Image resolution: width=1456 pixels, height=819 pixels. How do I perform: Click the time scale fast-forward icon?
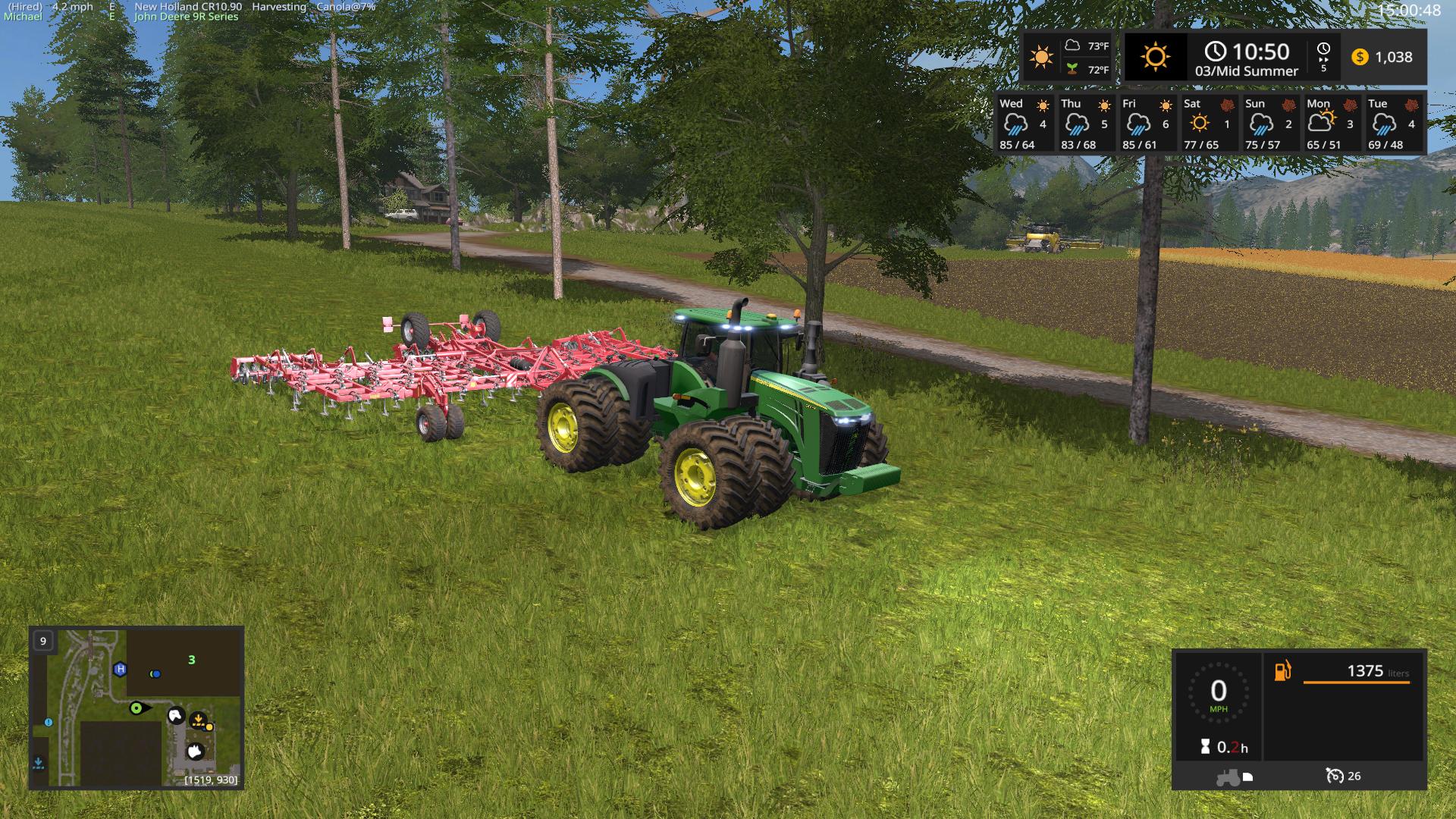1323,56
